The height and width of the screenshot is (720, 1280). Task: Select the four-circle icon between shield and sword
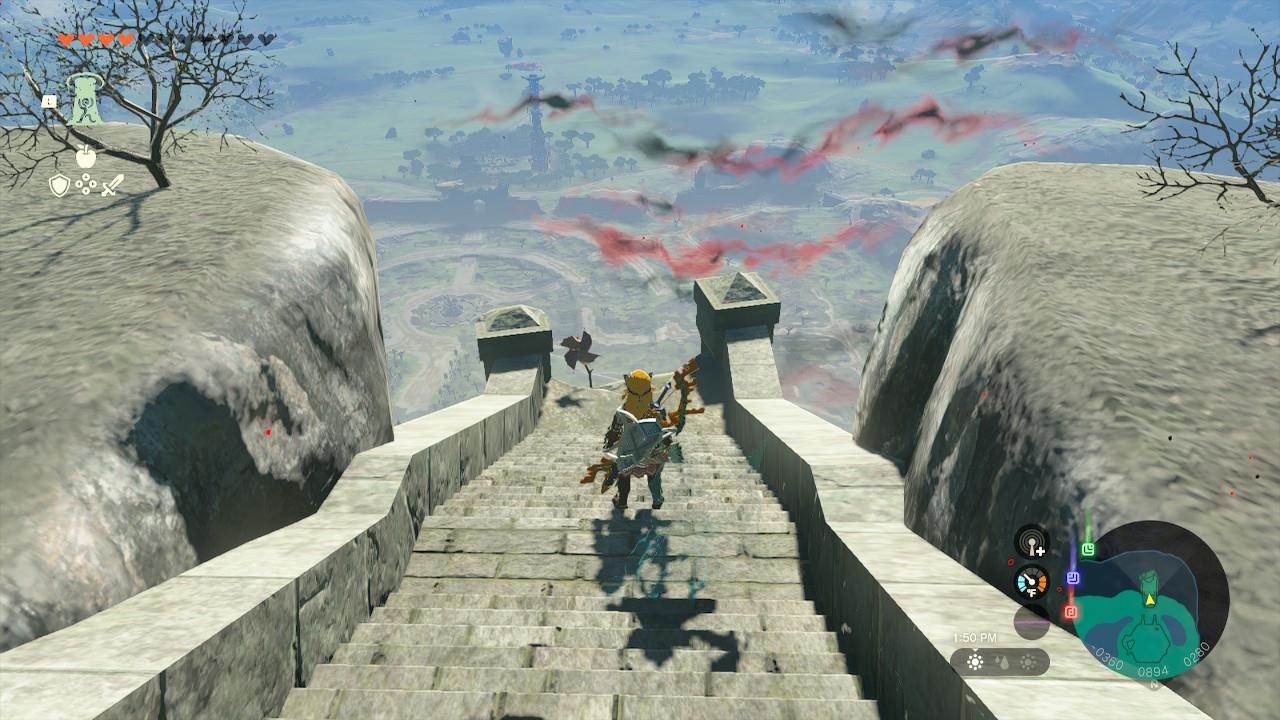pyautogui.click(x=86, y=185)
